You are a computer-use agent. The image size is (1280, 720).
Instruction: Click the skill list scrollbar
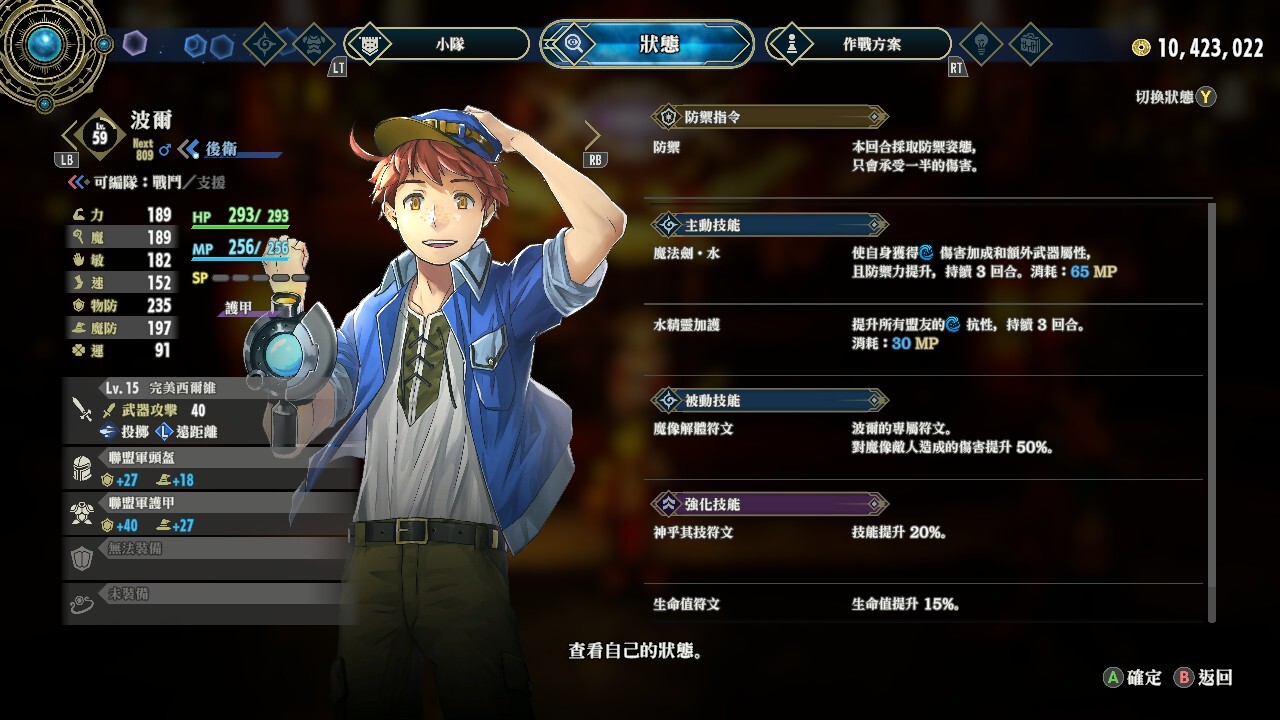[1213, 410]
